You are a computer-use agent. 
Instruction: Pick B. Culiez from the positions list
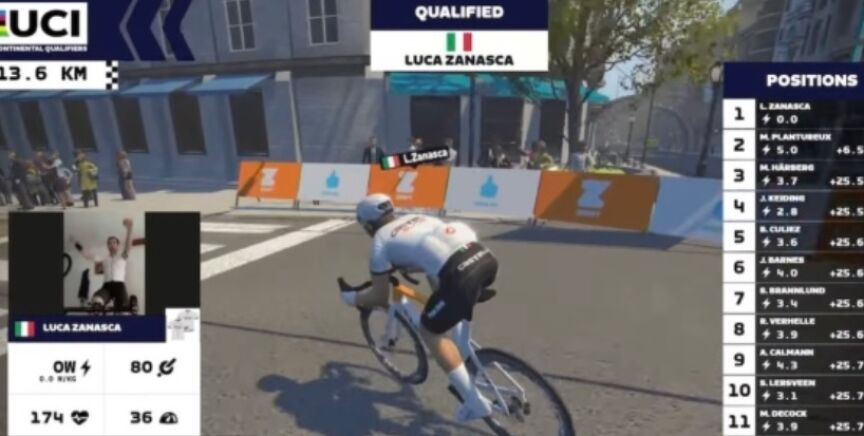(x=795, y=236)
